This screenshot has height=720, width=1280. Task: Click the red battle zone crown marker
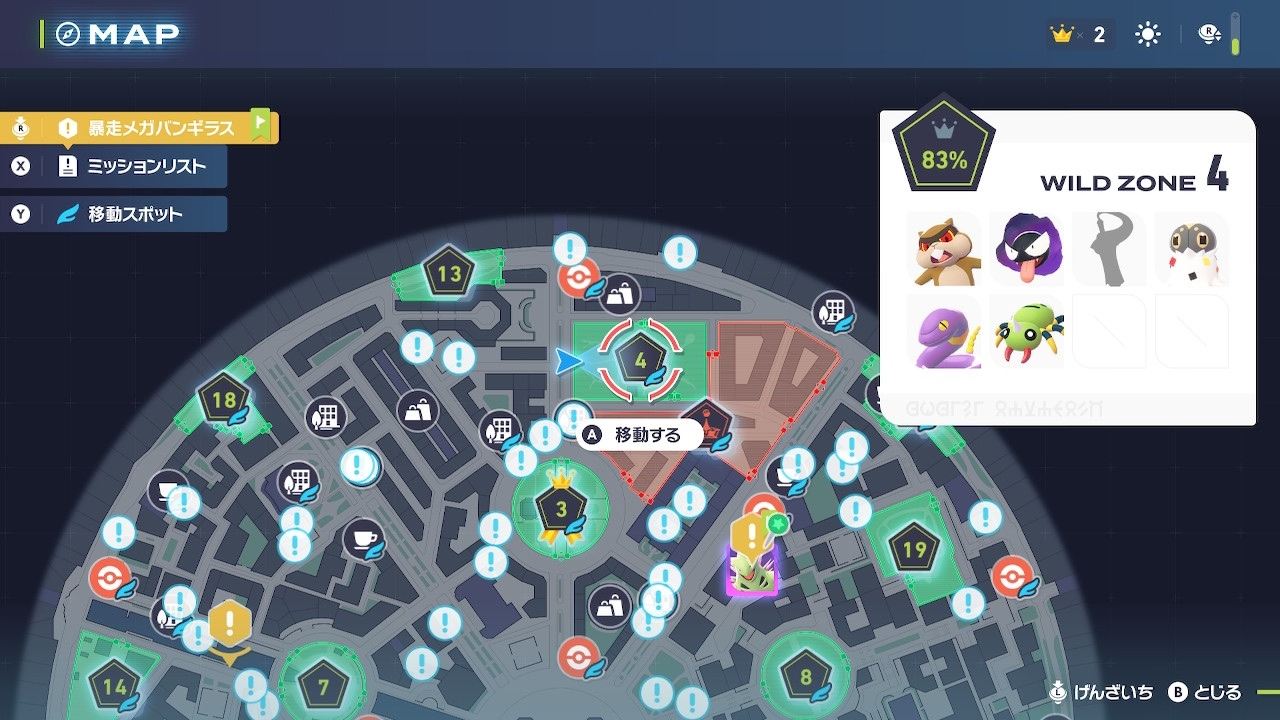click(x=707, y=425)
